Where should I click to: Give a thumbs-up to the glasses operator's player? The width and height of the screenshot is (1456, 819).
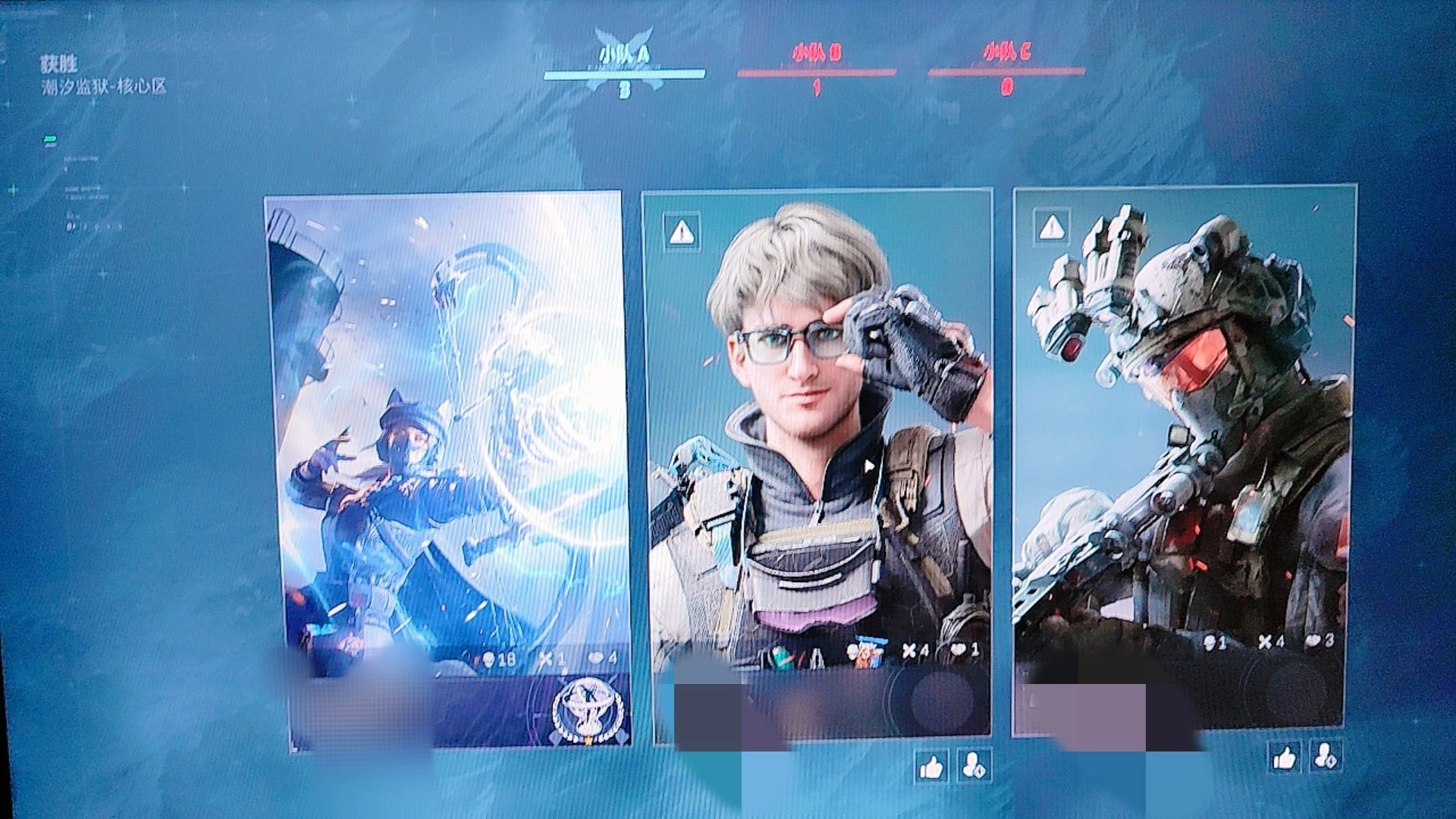point(930,767)
